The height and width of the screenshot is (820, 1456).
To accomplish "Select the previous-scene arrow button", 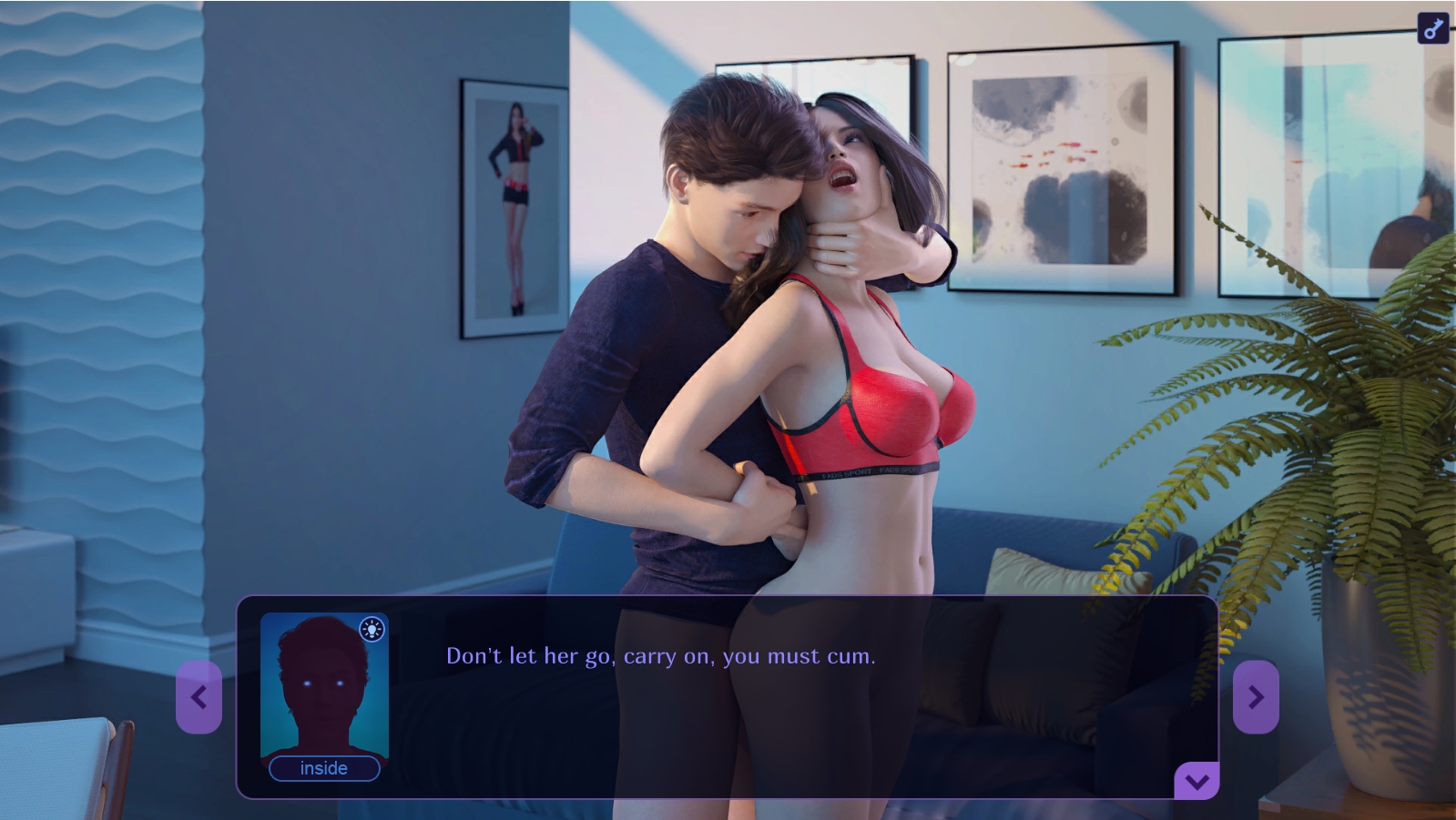I will pos(199,696).
